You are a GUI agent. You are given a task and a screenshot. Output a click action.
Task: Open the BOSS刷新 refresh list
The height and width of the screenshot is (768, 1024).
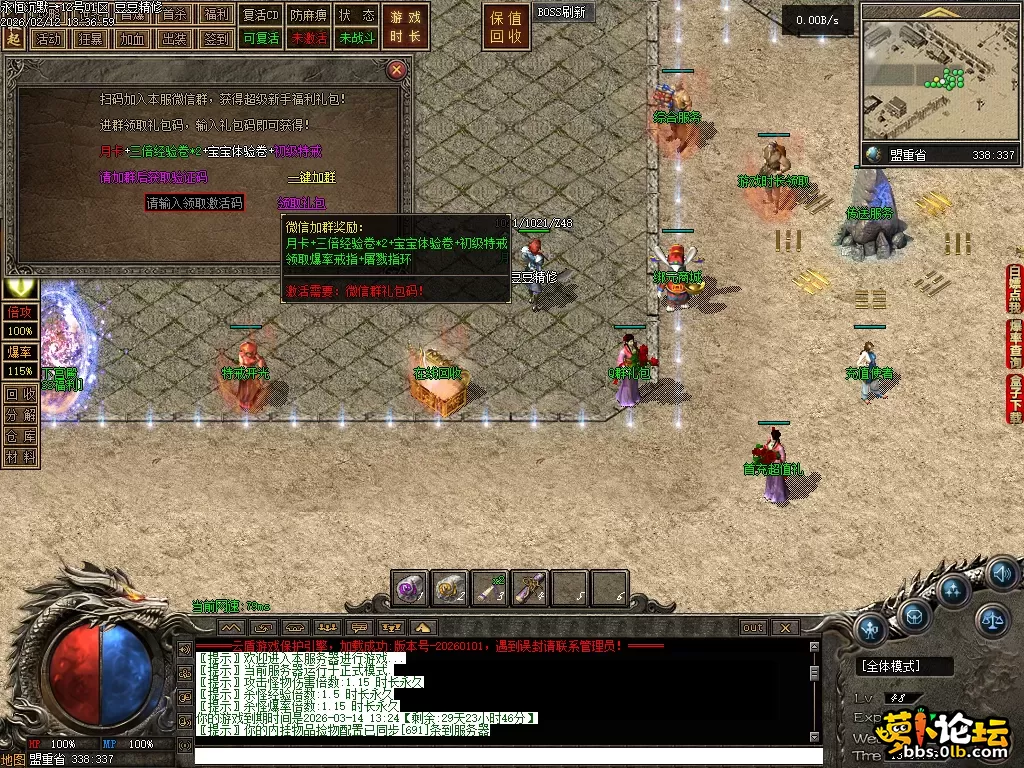pyautogui.click(x=564, y=13)
